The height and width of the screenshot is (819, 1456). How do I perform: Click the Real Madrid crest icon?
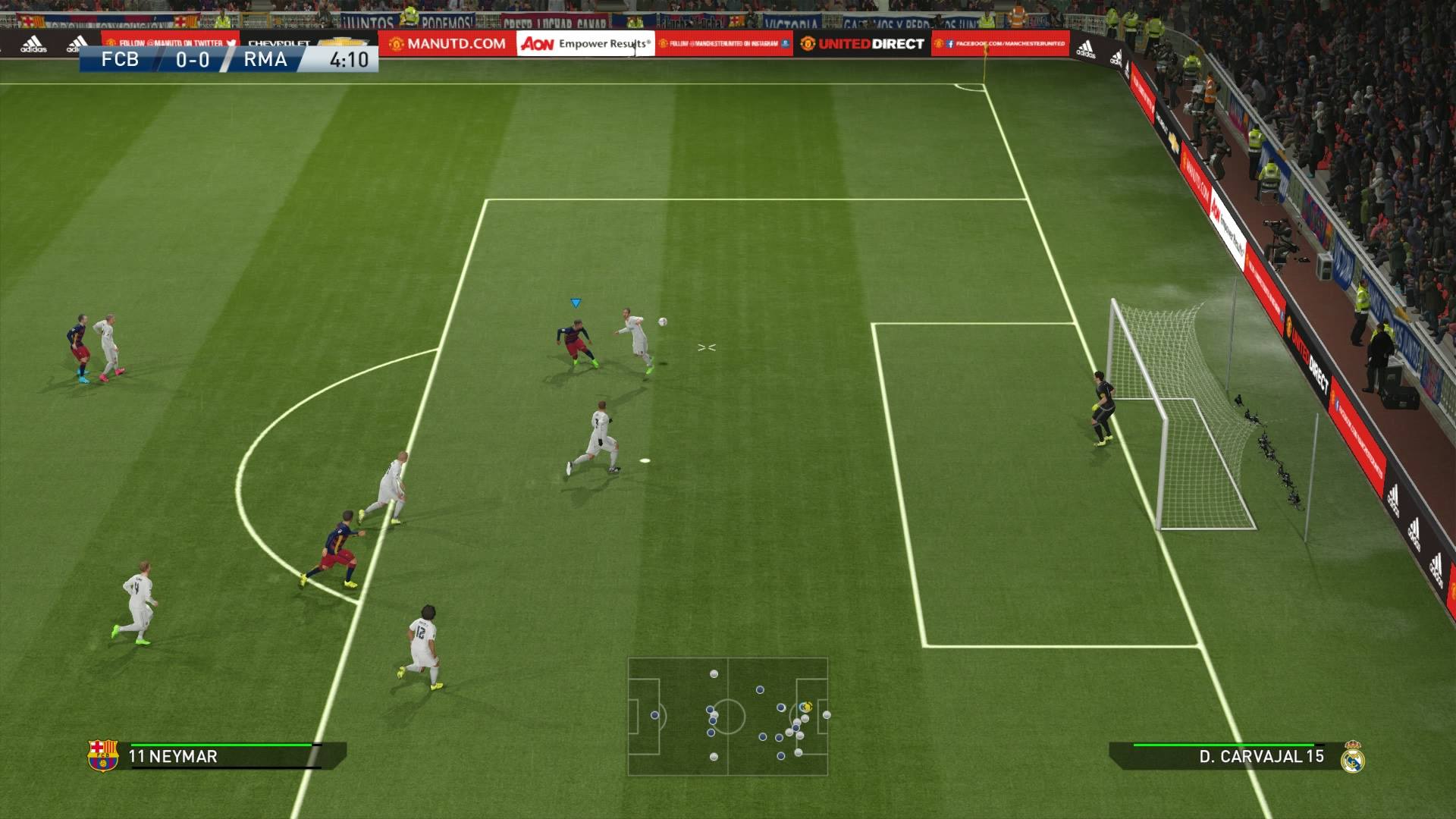click(x=1352, y=757)
